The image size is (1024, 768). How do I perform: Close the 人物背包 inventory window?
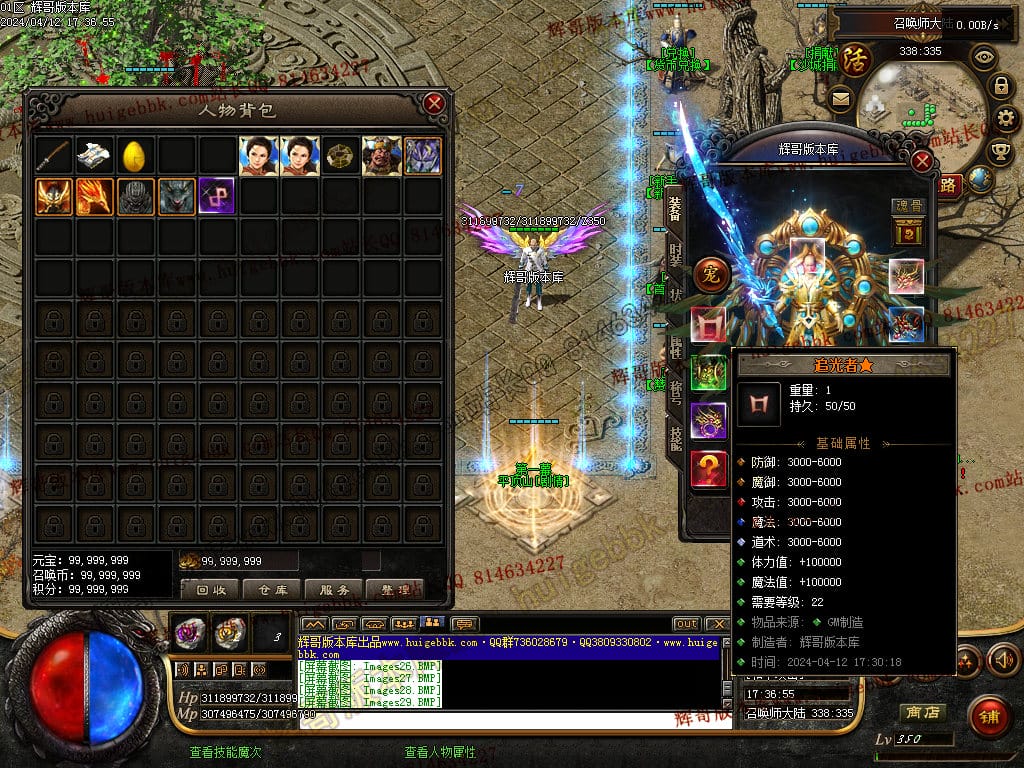coord(434,103)
